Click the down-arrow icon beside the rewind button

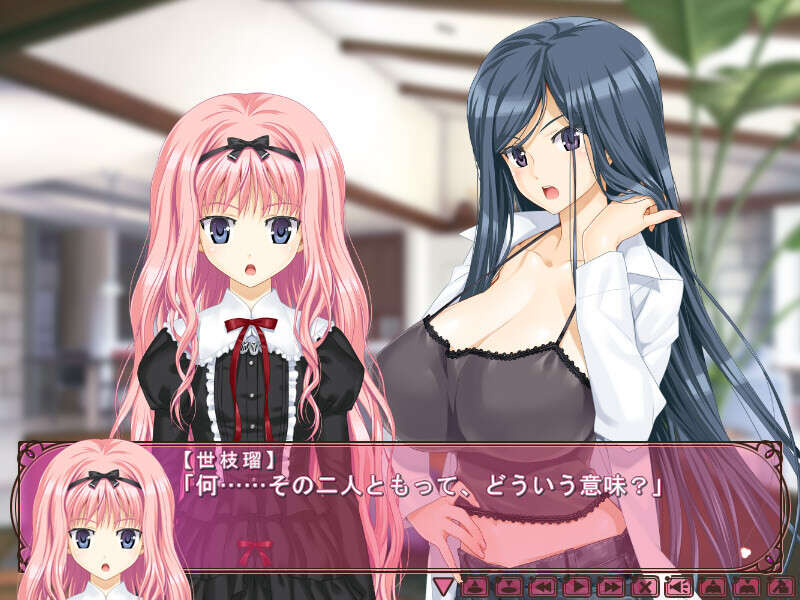[508, 587]
